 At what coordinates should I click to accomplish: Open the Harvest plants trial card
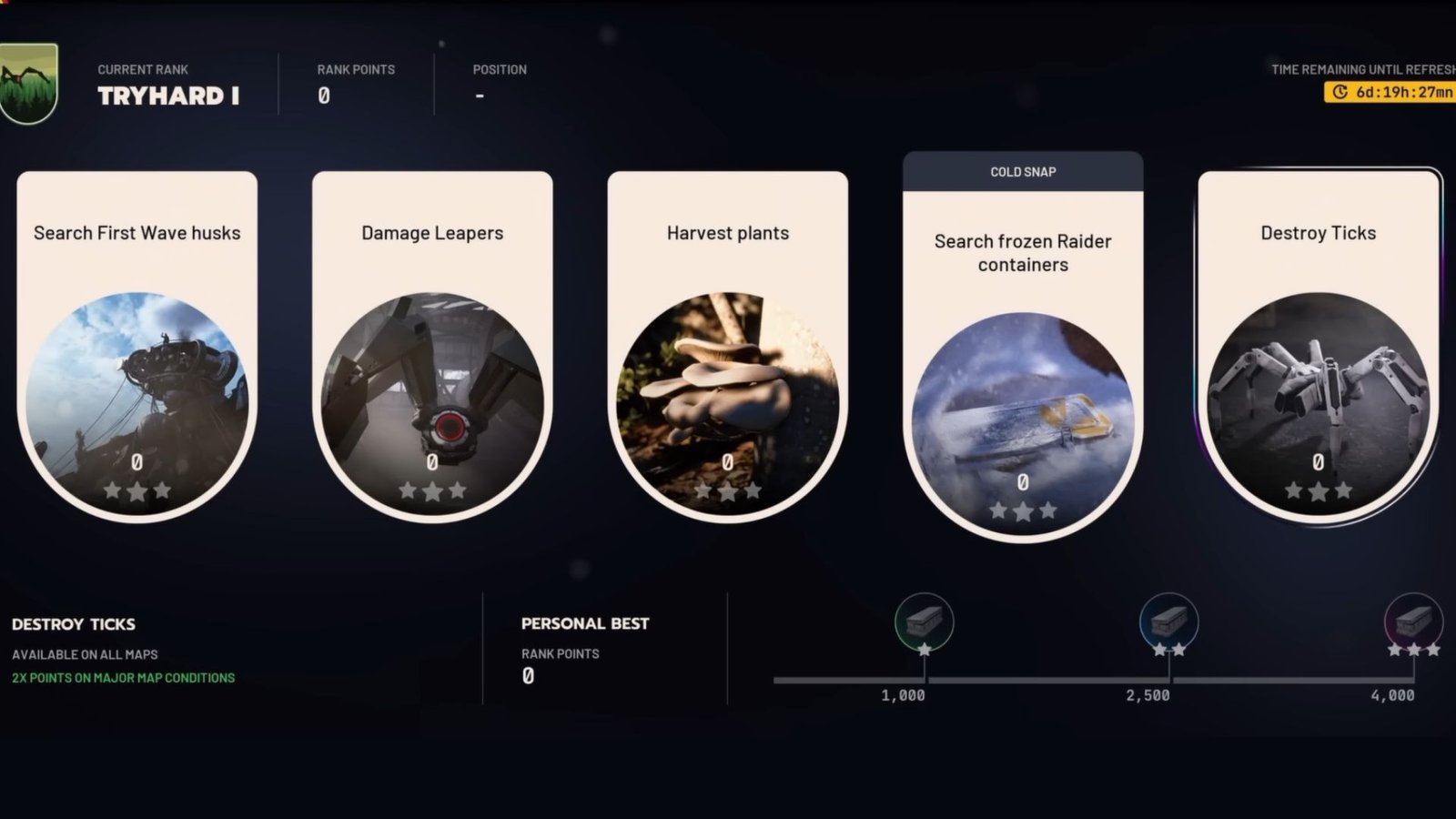tap(727, 346)
